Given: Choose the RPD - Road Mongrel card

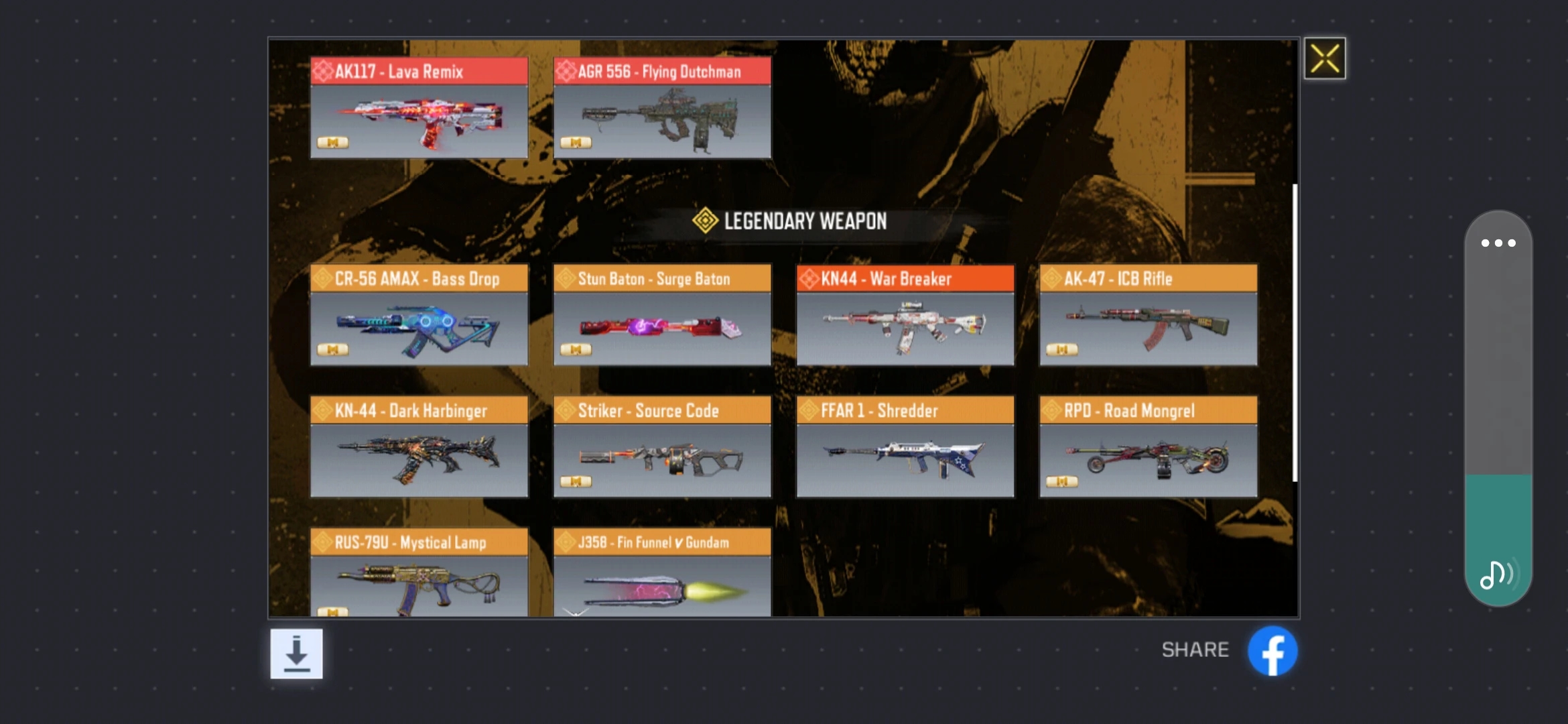Looking at the screenshot, I should click(1148, 447).
